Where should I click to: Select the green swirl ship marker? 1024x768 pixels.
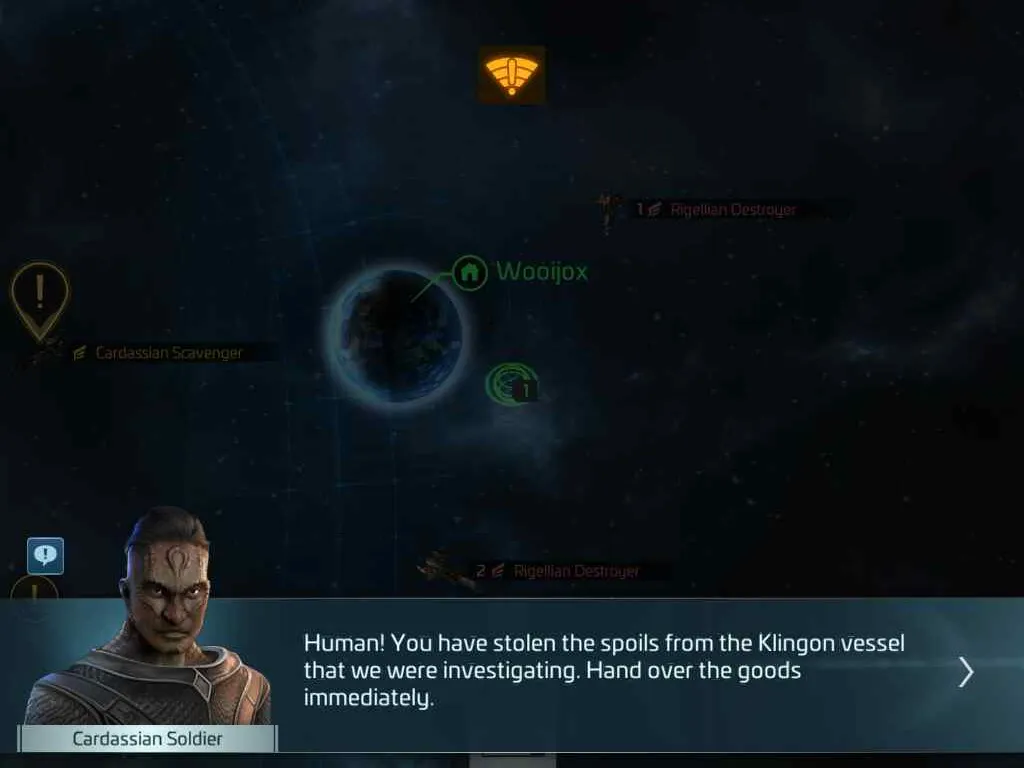pos(509,384)
